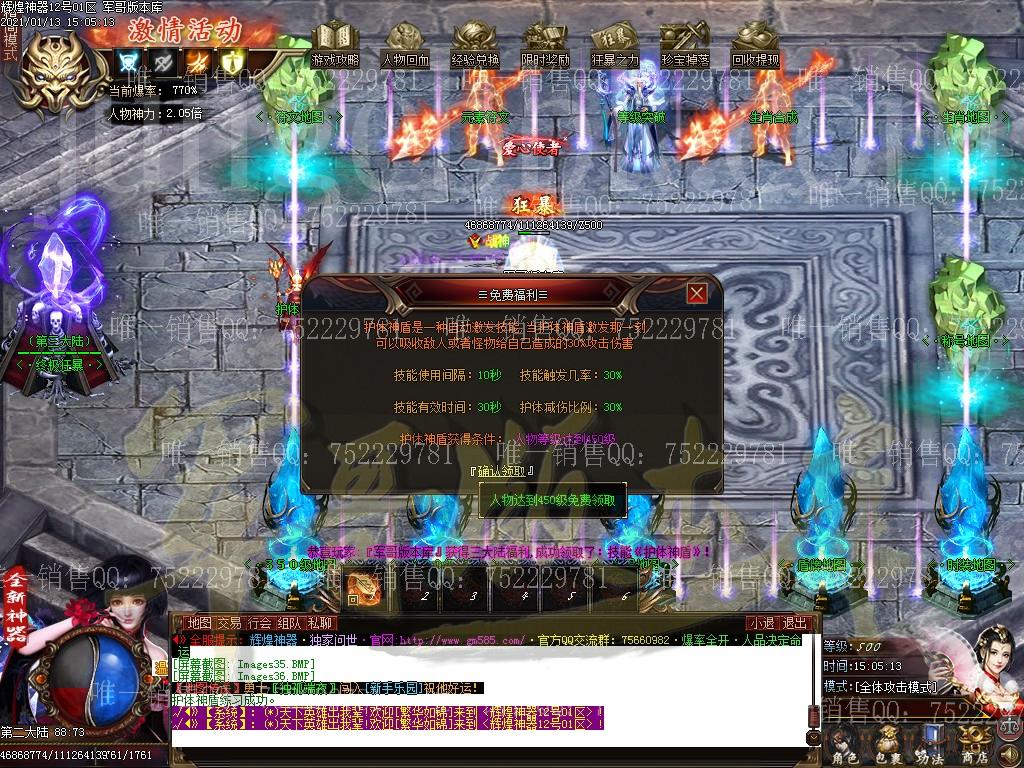Image resolution: width=1024 pixels, height=768 pixels.
Task: Click the 退出 exit button
Action: click(x=793, y=623)
